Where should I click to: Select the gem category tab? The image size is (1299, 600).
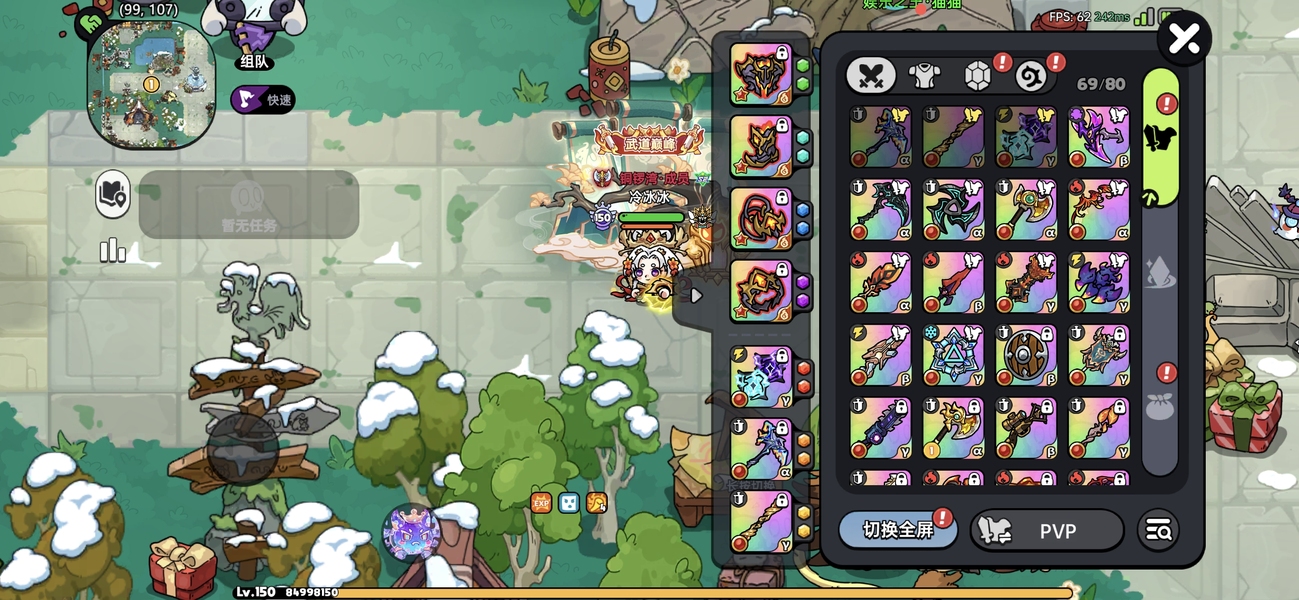point(977,76)
